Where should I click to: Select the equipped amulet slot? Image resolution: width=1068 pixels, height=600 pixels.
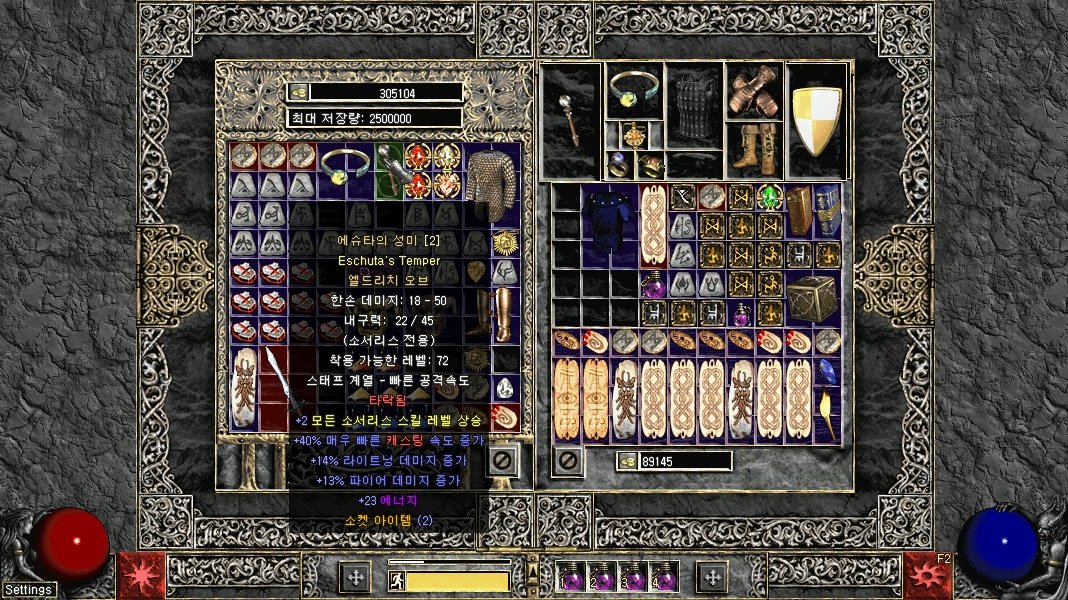(x=634, y=135)
